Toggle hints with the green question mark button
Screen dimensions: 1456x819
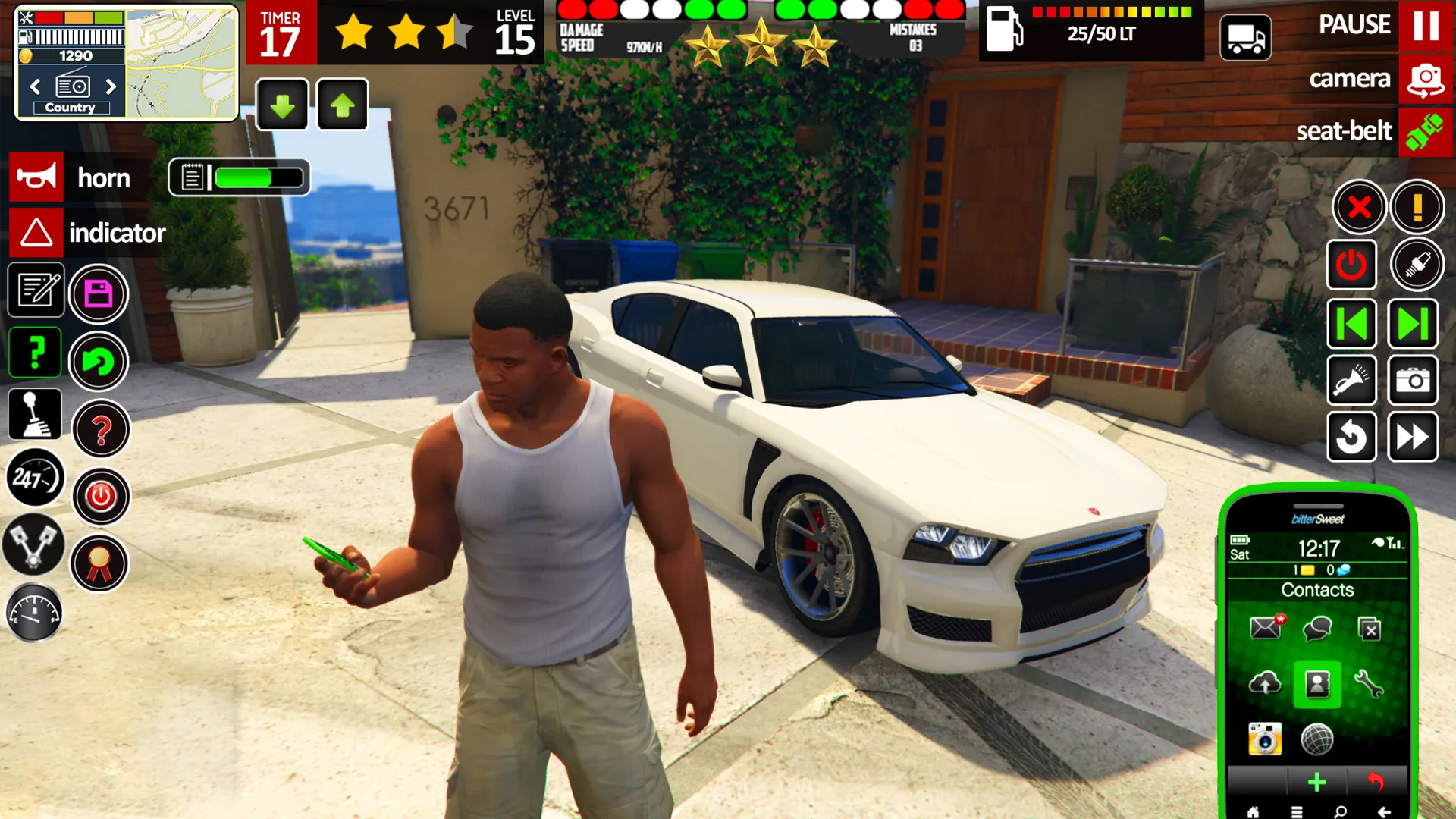coord(35,352)
